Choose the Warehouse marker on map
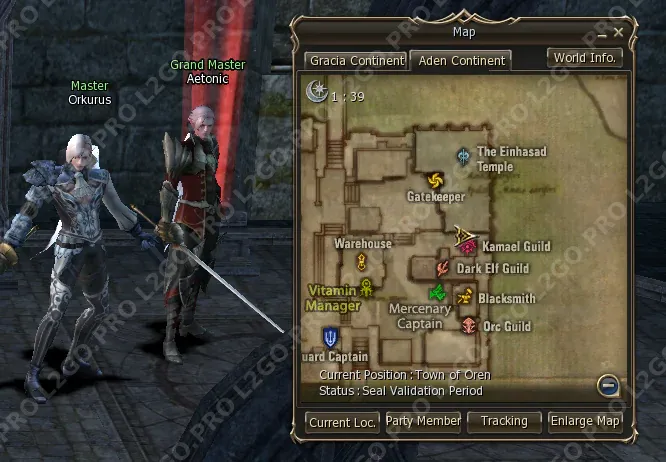The height and width of the screenshot is (462, 666). click(x=361, y=262)
